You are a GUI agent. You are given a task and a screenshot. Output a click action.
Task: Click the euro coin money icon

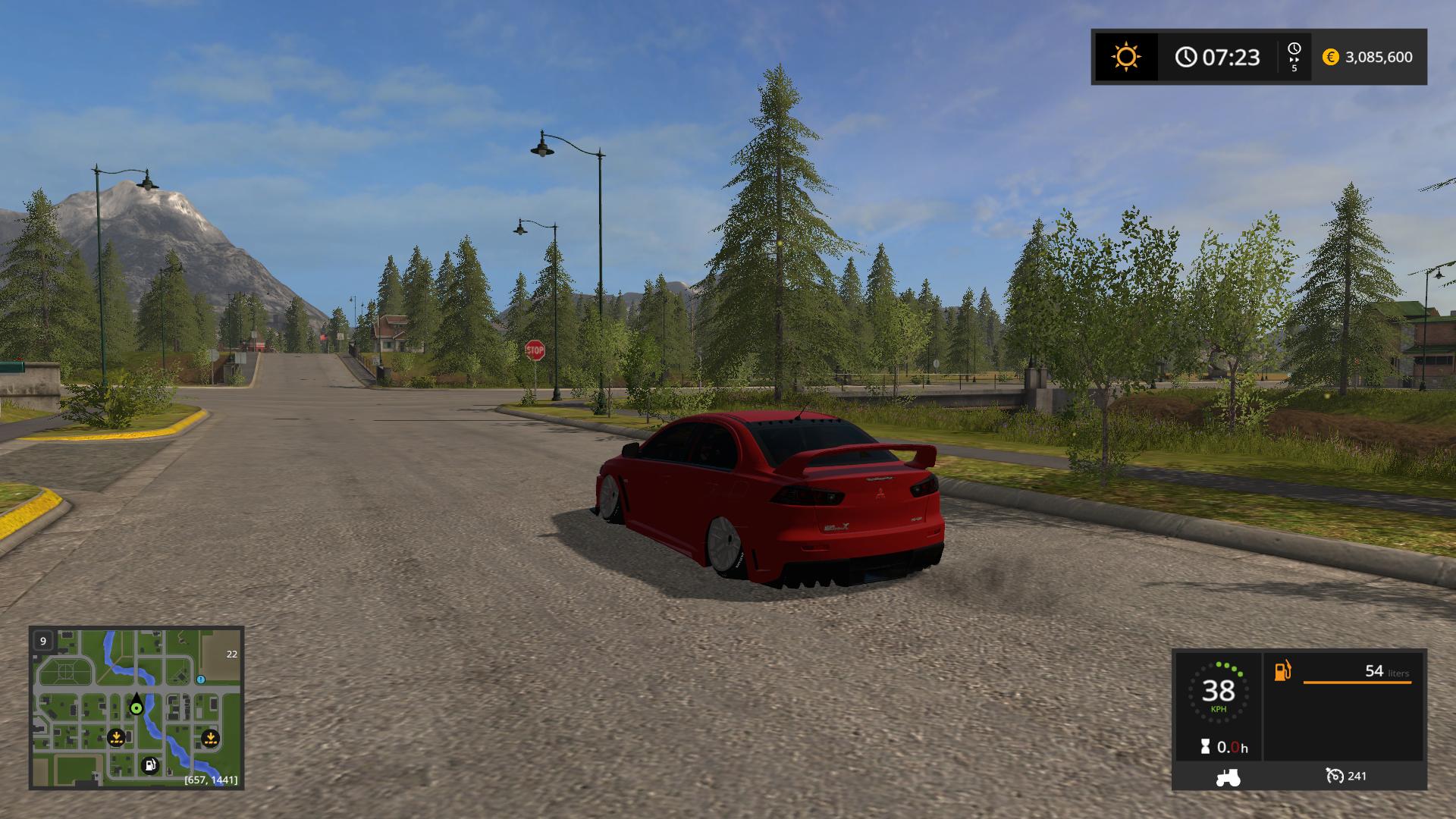[1331, 57]
